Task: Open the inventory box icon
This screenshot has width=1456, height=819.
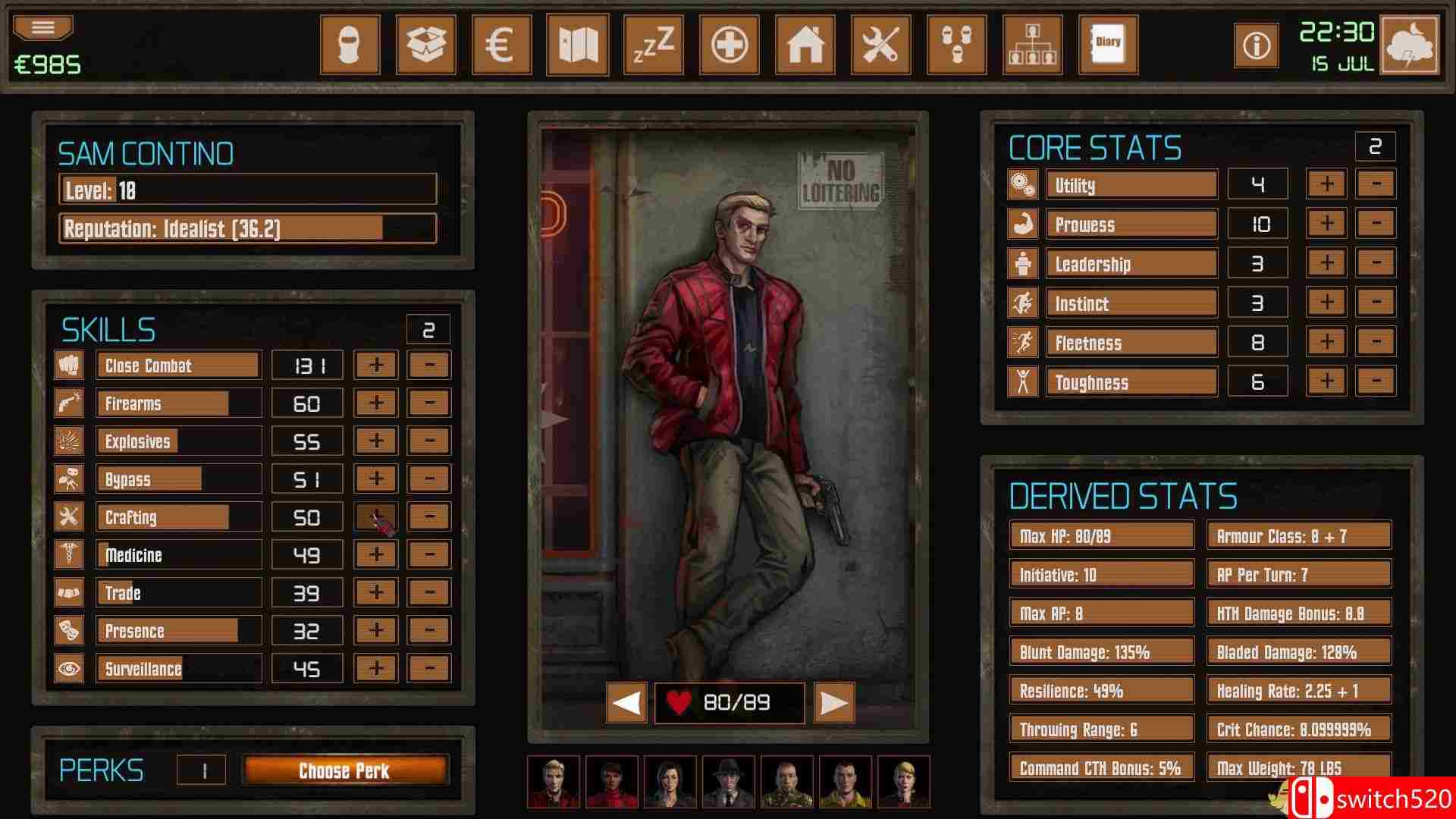Action: click(425, 44)
